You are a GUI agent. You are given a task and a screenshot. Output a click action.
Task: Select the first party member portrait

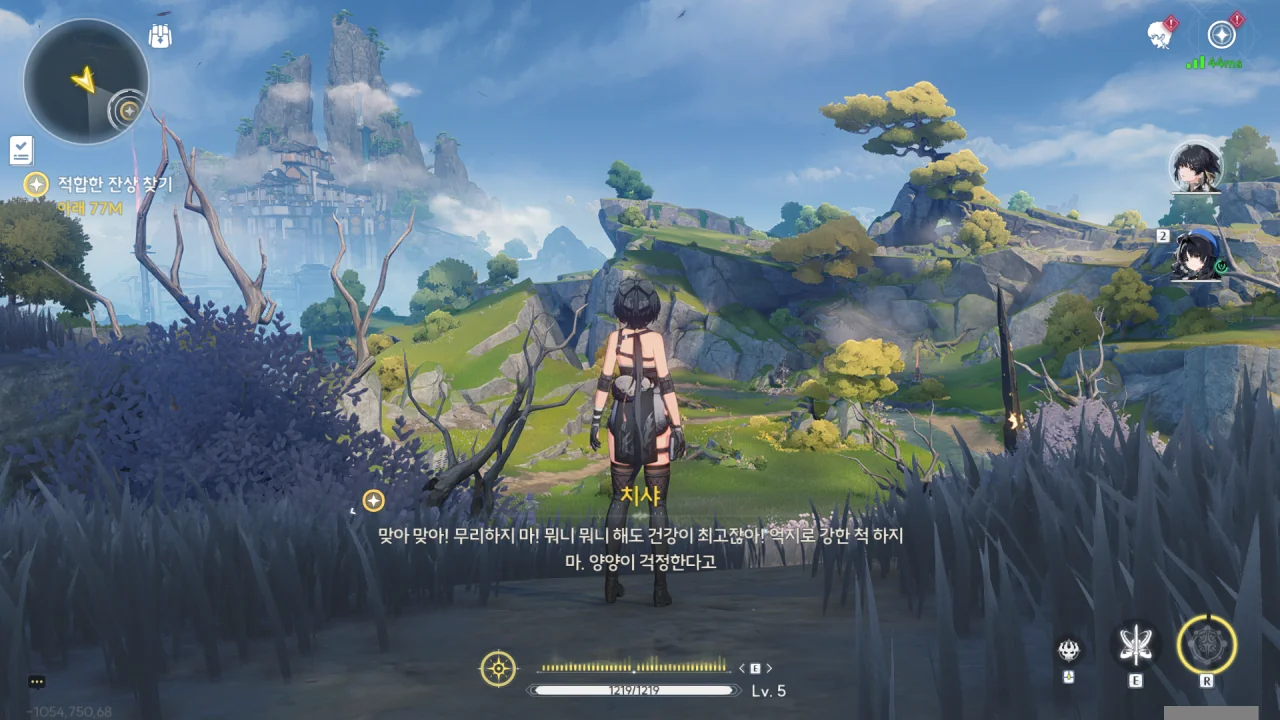[x=1196, y=167]
